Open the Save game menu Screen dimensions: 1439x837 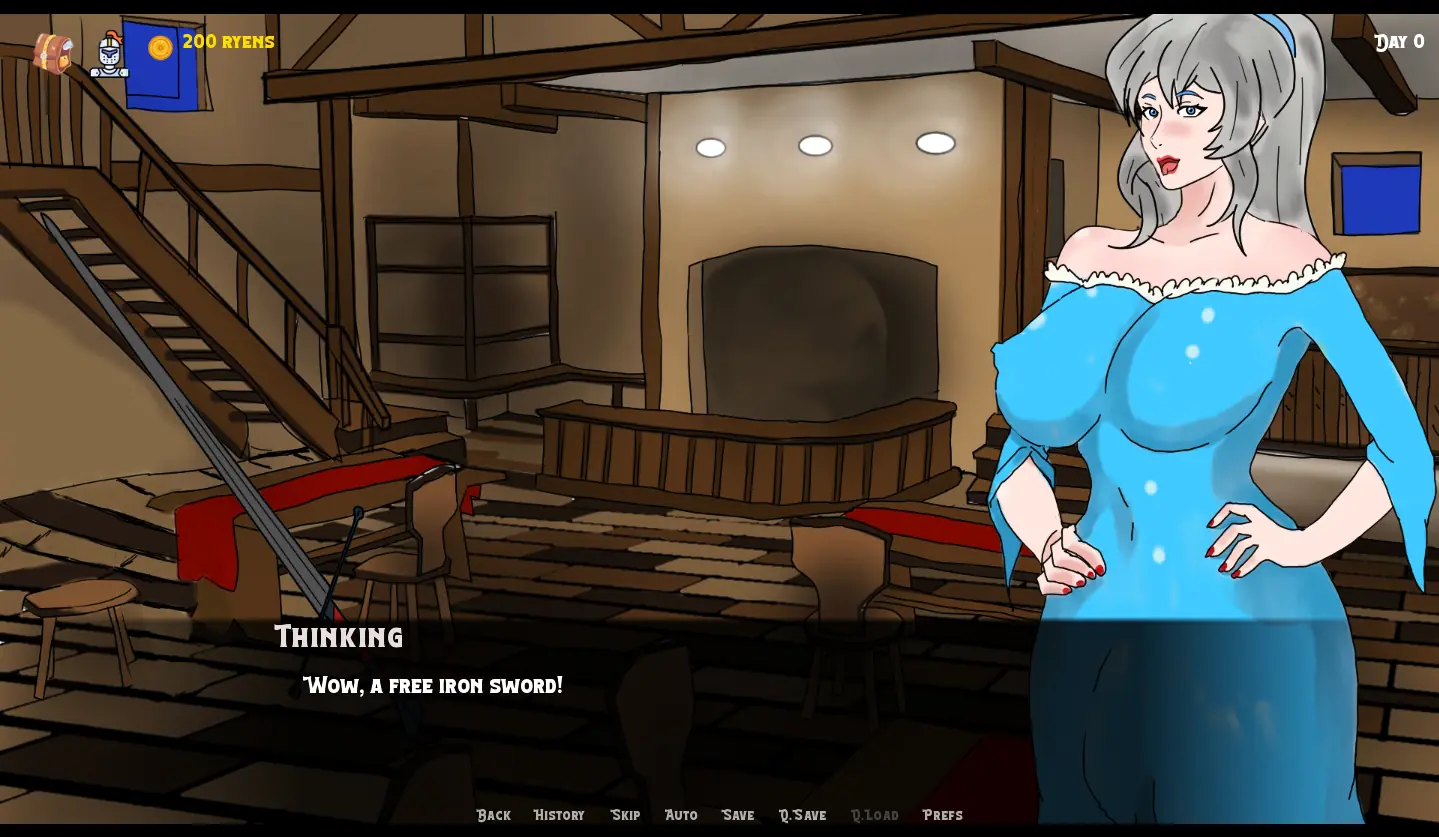coord(738,815)
